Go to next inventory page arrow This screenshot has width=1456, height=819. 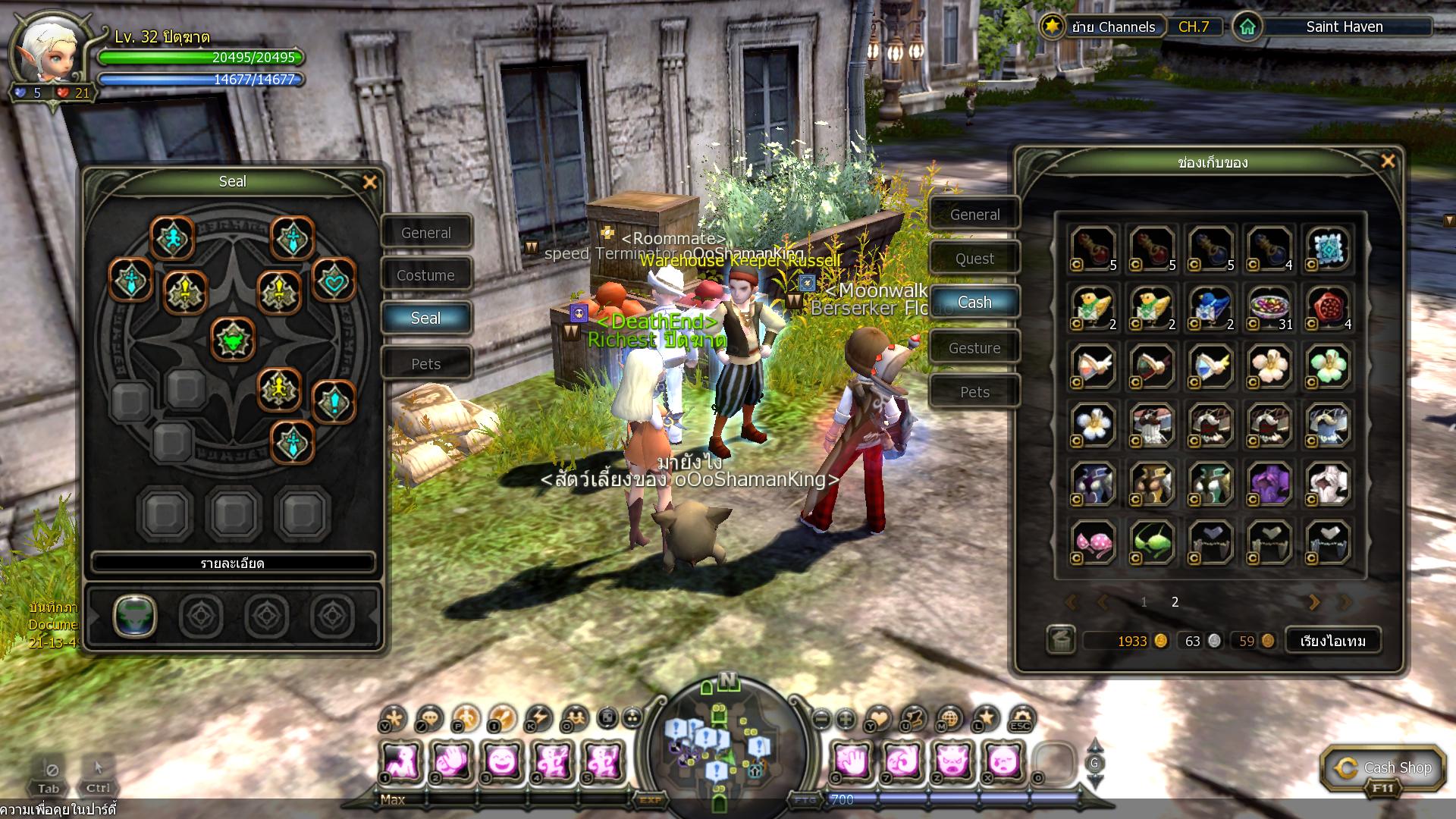[x=1313, y=602]
